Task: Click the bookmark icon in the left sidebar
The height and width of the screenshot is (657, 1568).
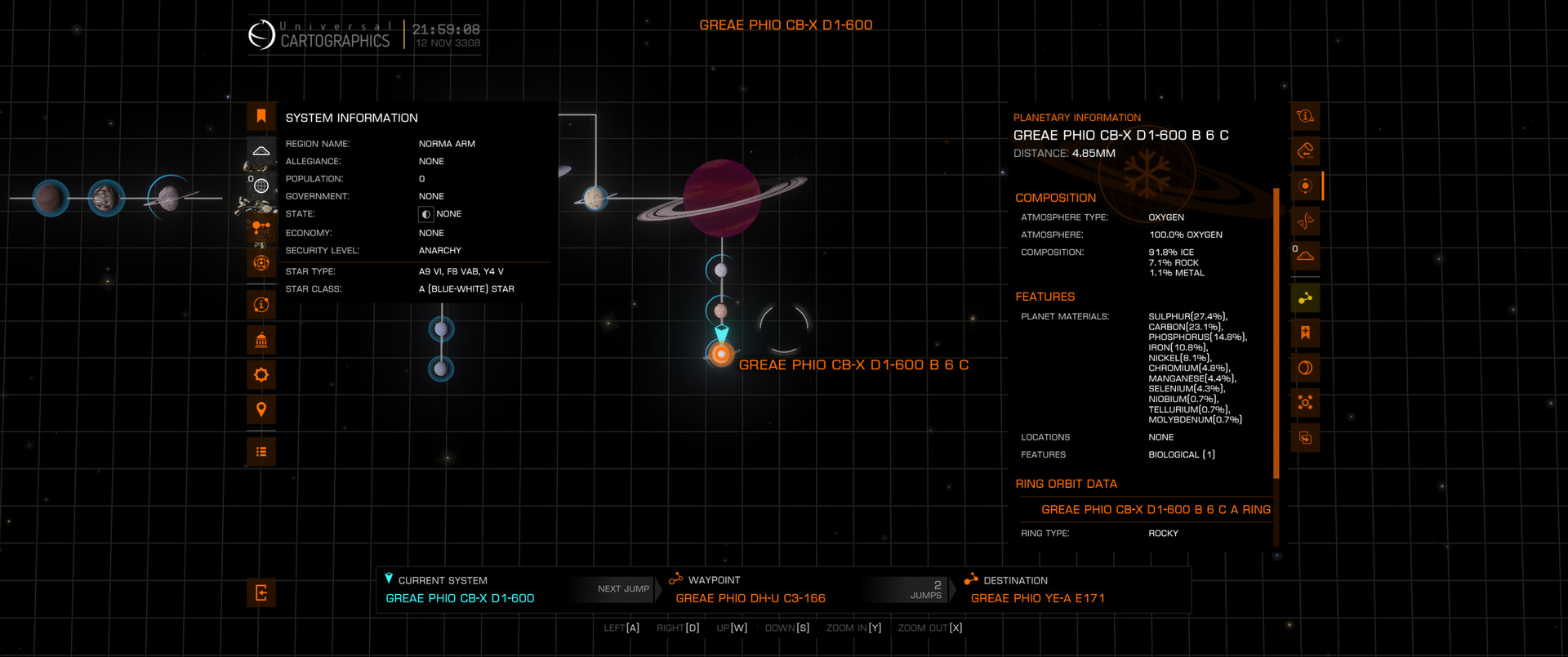Action: coord(261,116)
